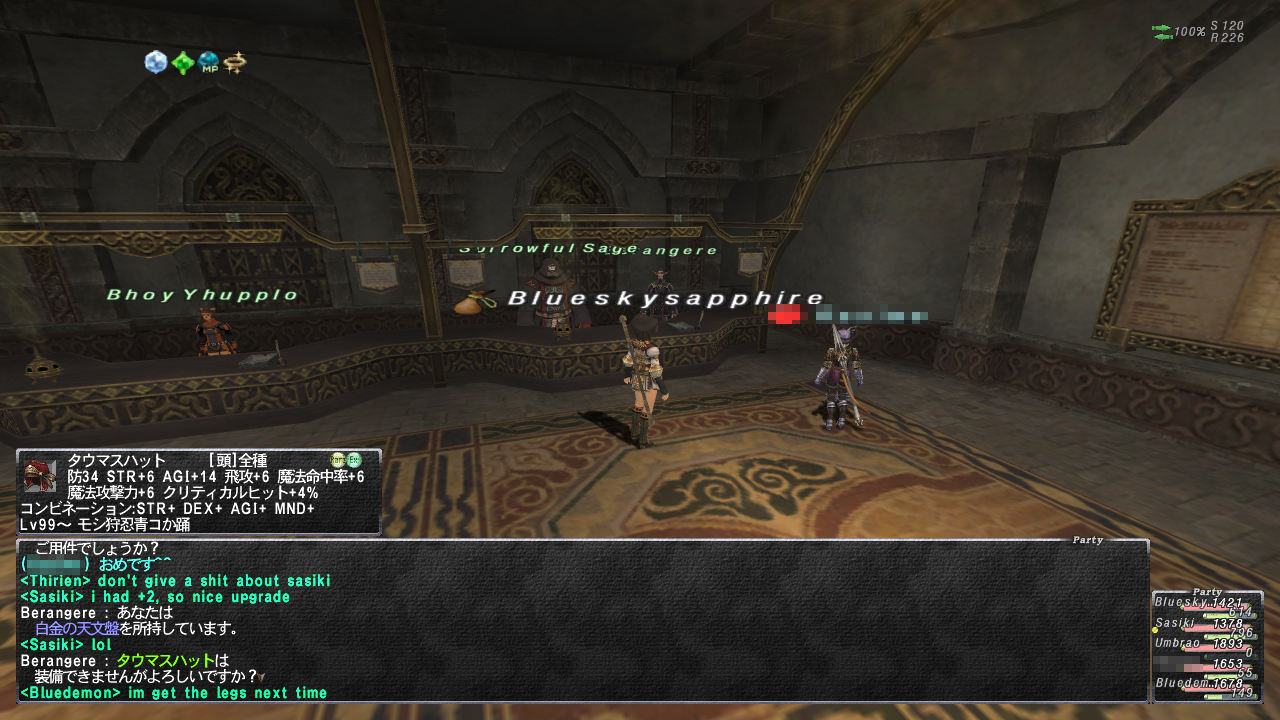Click the green connection status indicator
The image size is (1280, 720).
1162,32
